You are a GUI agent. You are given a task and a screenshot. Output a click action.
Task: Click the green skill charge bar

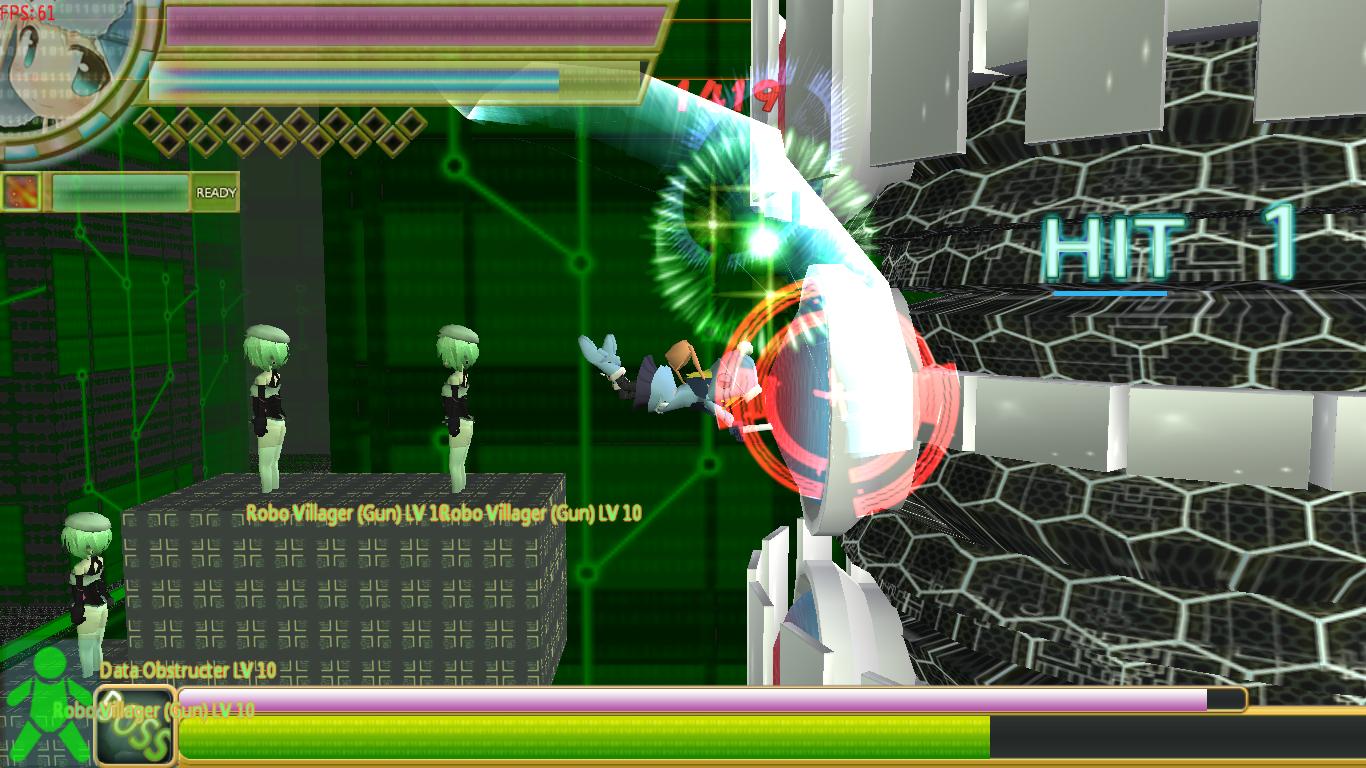point(120,190)
